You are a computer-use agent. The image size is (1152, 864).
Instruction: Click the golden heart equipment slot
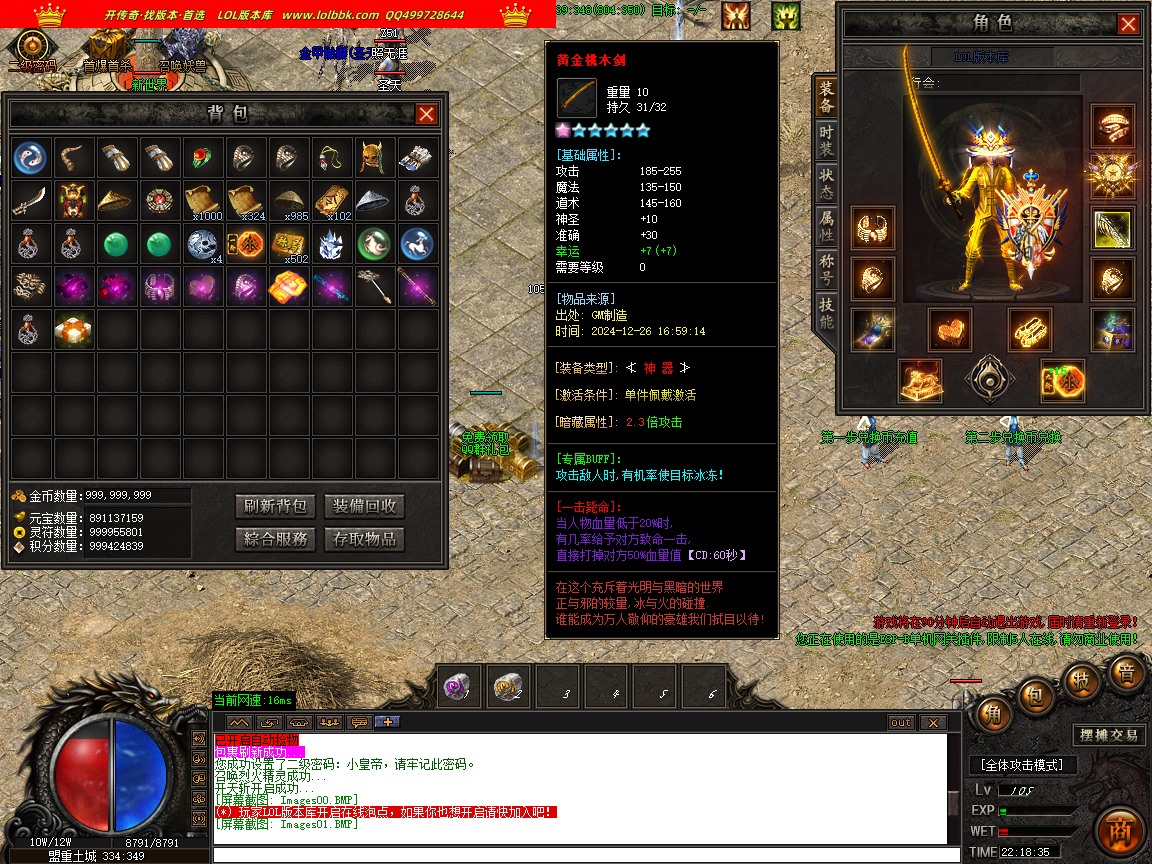[949, 329]
